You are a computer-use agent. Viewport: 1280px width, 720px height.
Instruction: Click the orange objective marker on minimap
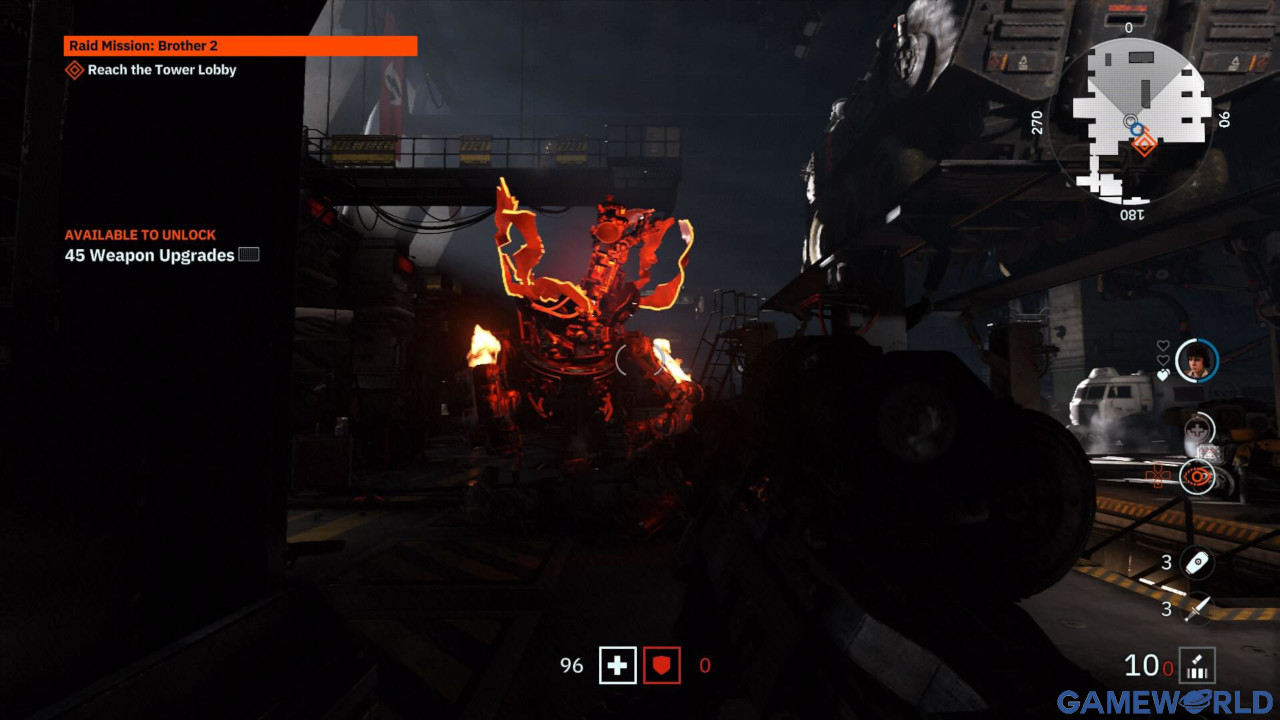tap(1144, 144)
